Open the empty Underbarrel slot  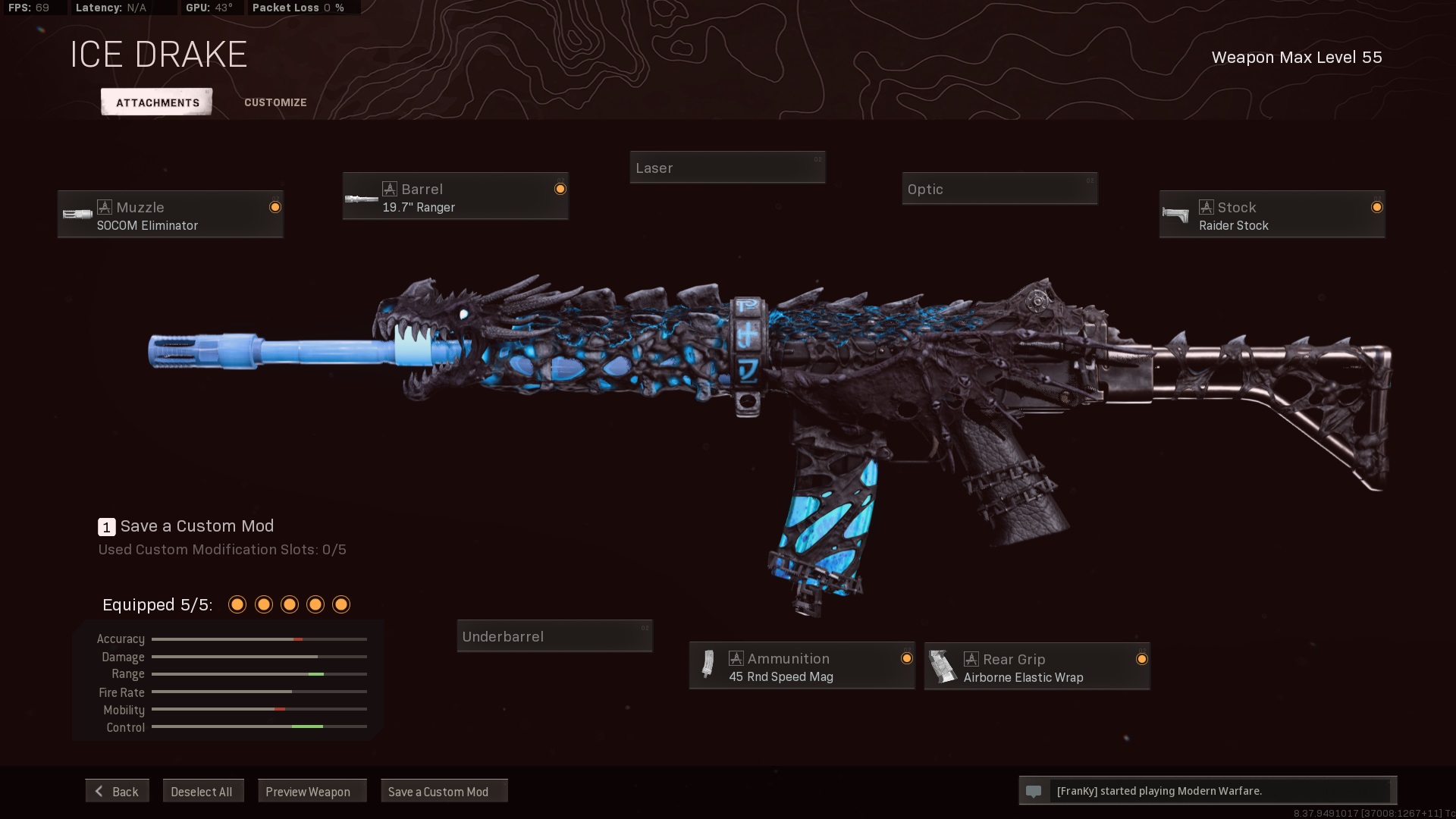pos(554,636)
